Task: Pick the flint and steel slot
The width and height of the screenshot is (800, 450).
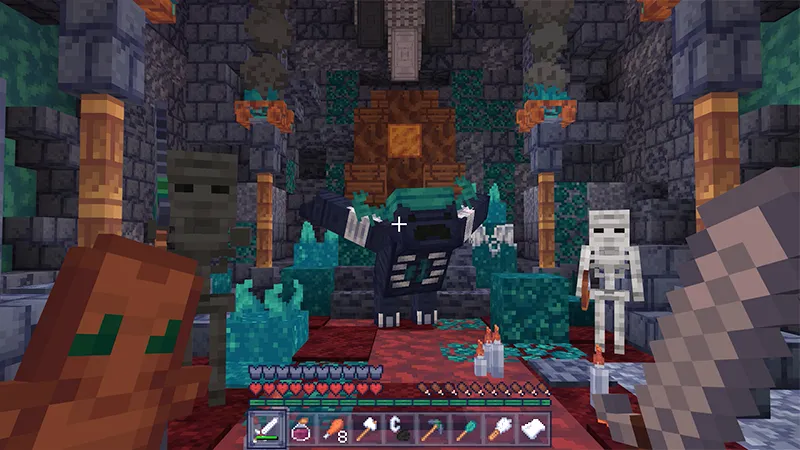Action: tap(399, 428)
